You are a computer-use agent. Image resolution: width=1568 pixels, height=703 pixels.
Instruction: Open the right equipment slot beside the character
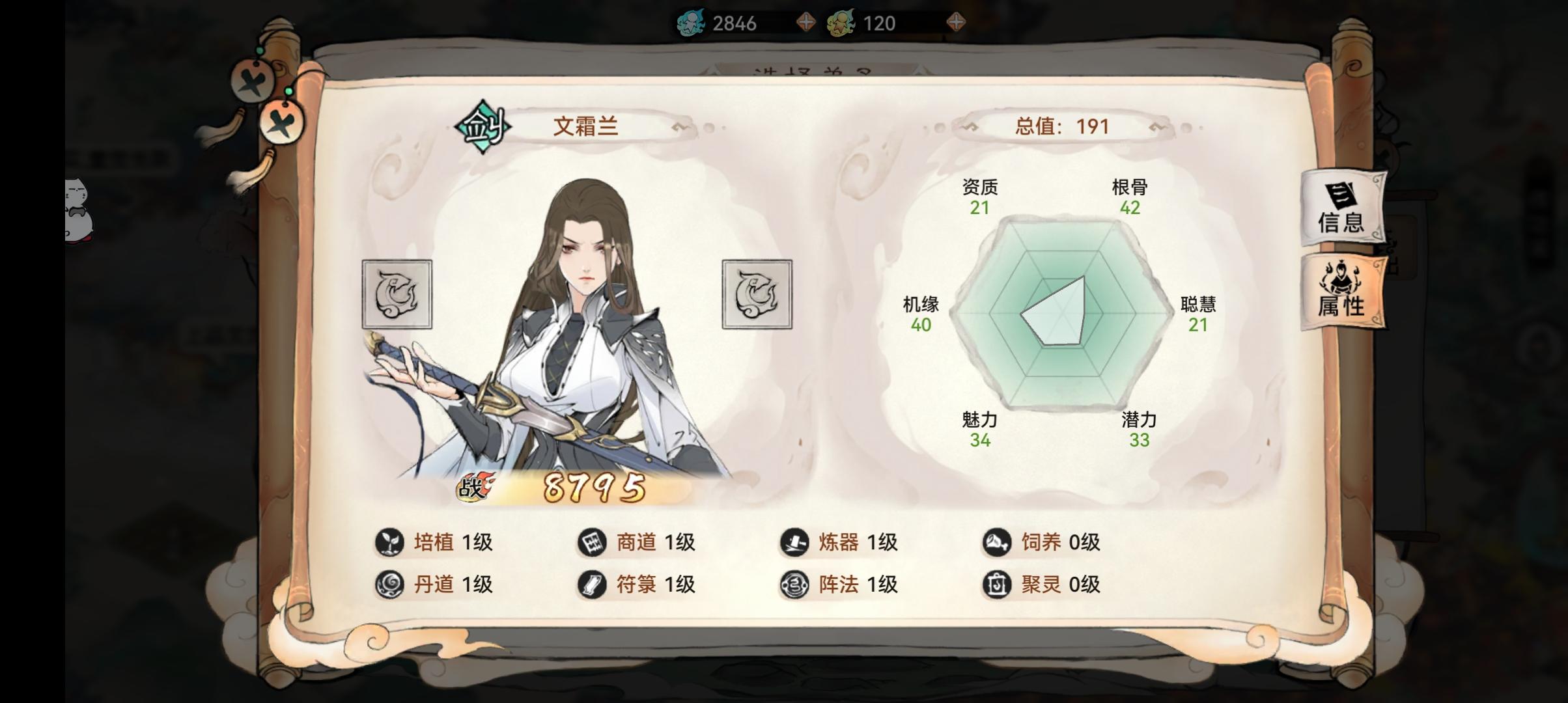[756, 294]
